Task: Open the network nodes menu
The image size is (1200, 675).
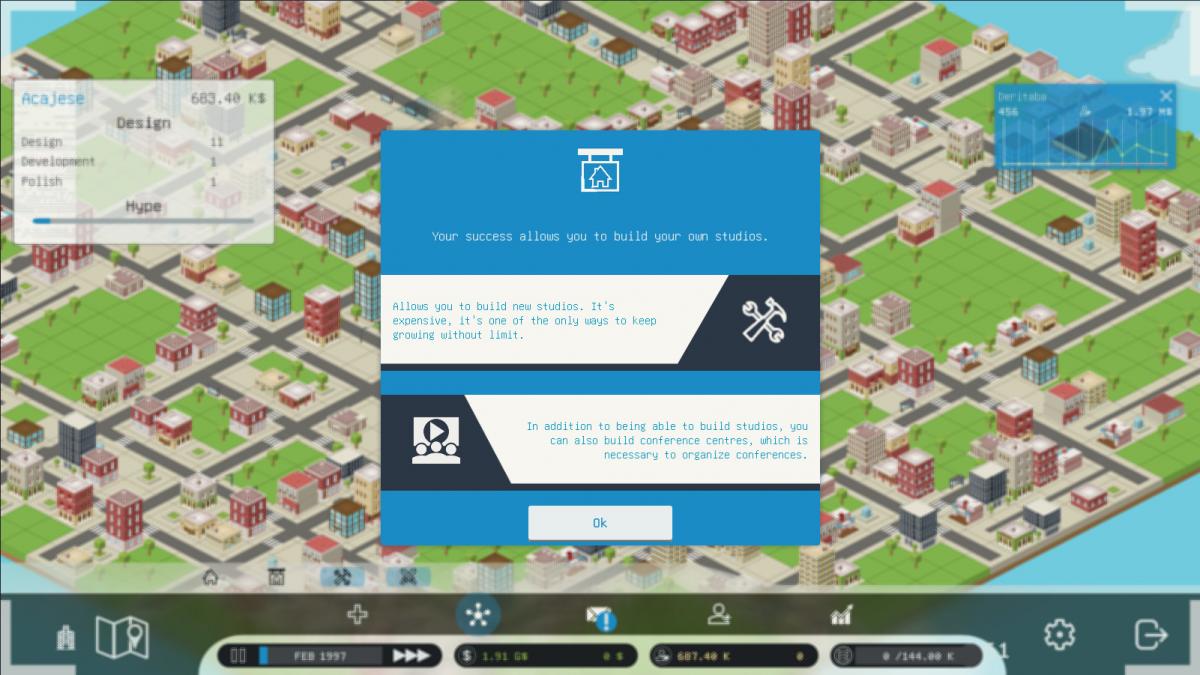Action: click(x=478, y=615)
